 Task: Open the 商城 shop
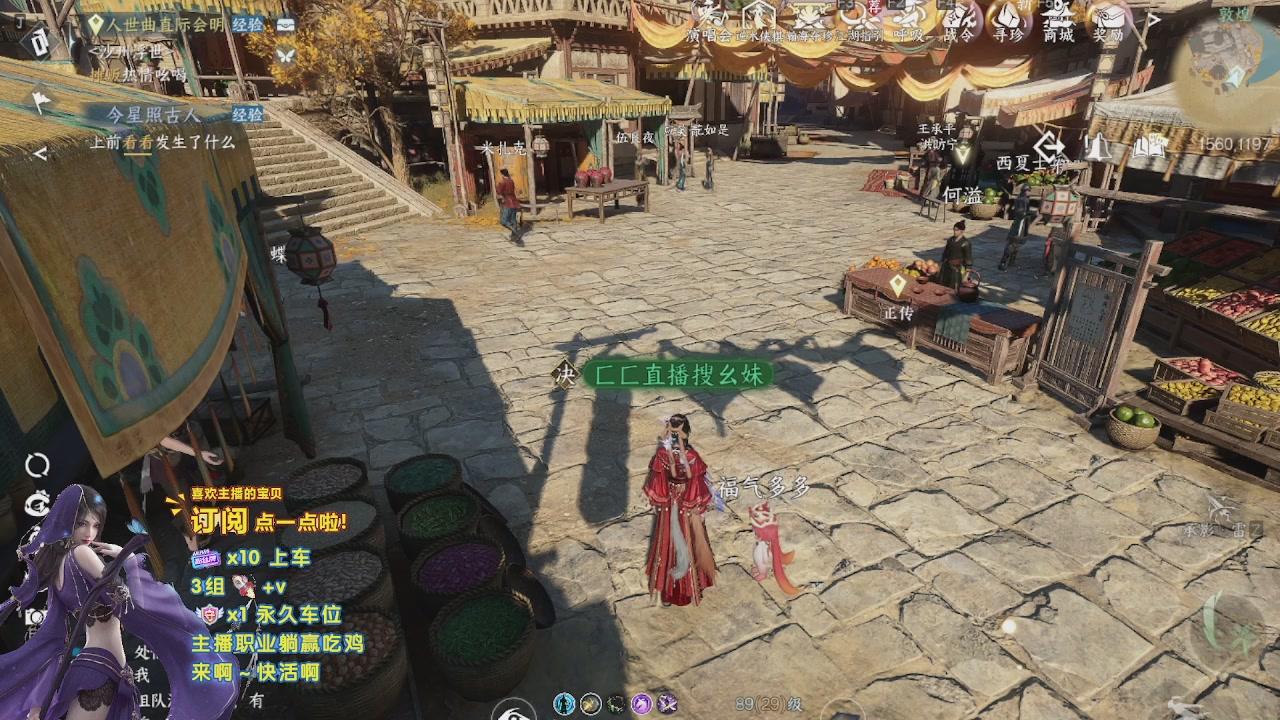(x=1058, y=19)
